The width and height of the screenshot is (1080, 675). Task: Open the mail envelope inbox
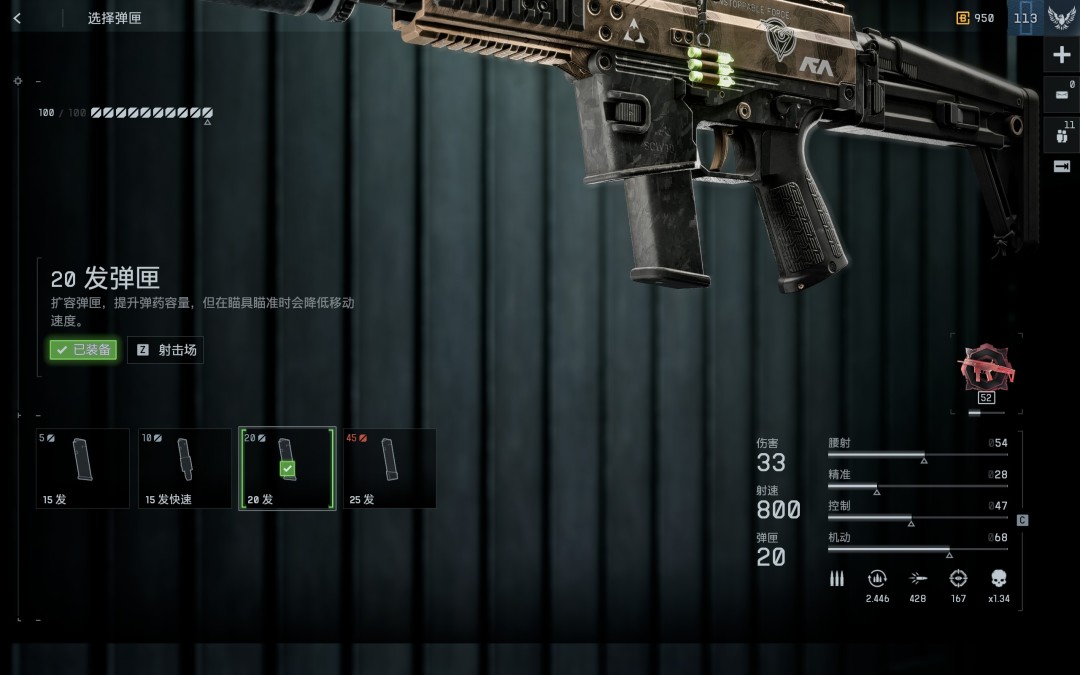(1061, 95)
